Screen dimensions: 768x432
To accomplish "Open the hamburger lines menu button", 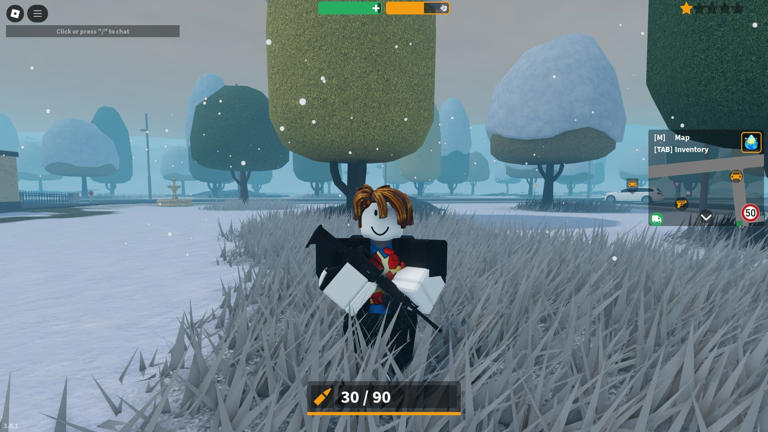I will pos(38,13).
